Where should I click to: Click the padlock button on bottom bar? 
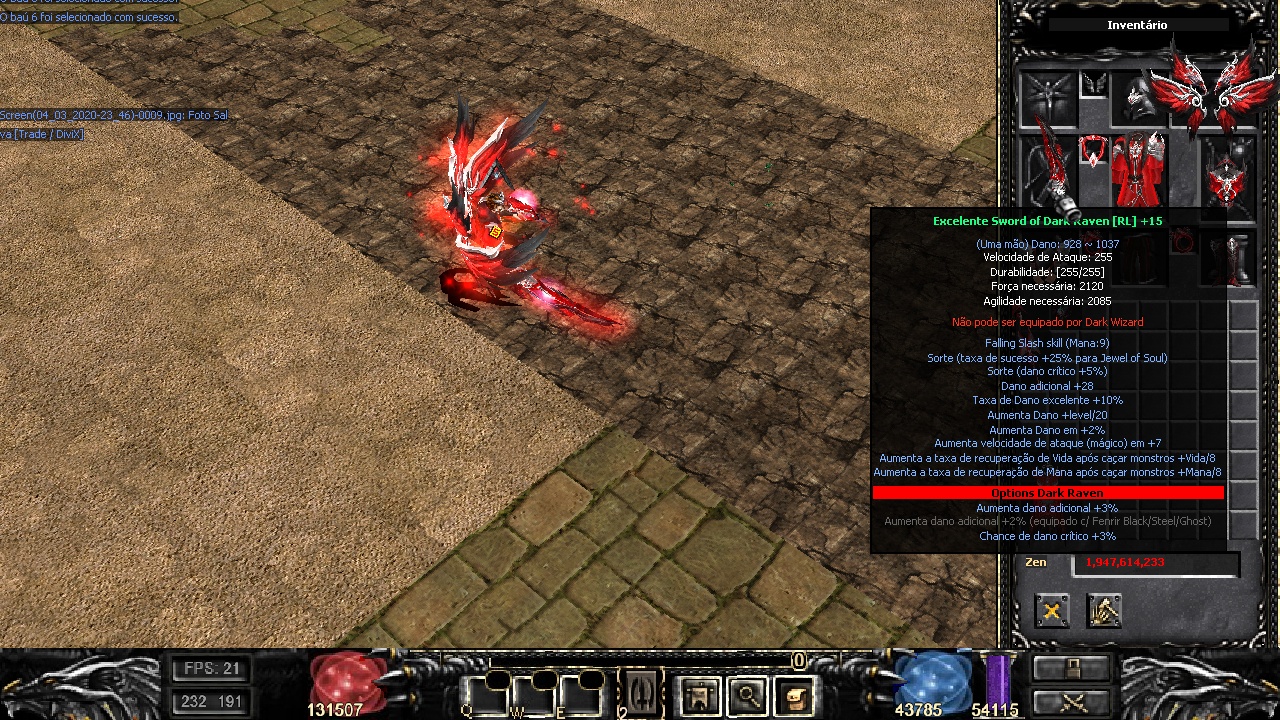coord(1072,667)
